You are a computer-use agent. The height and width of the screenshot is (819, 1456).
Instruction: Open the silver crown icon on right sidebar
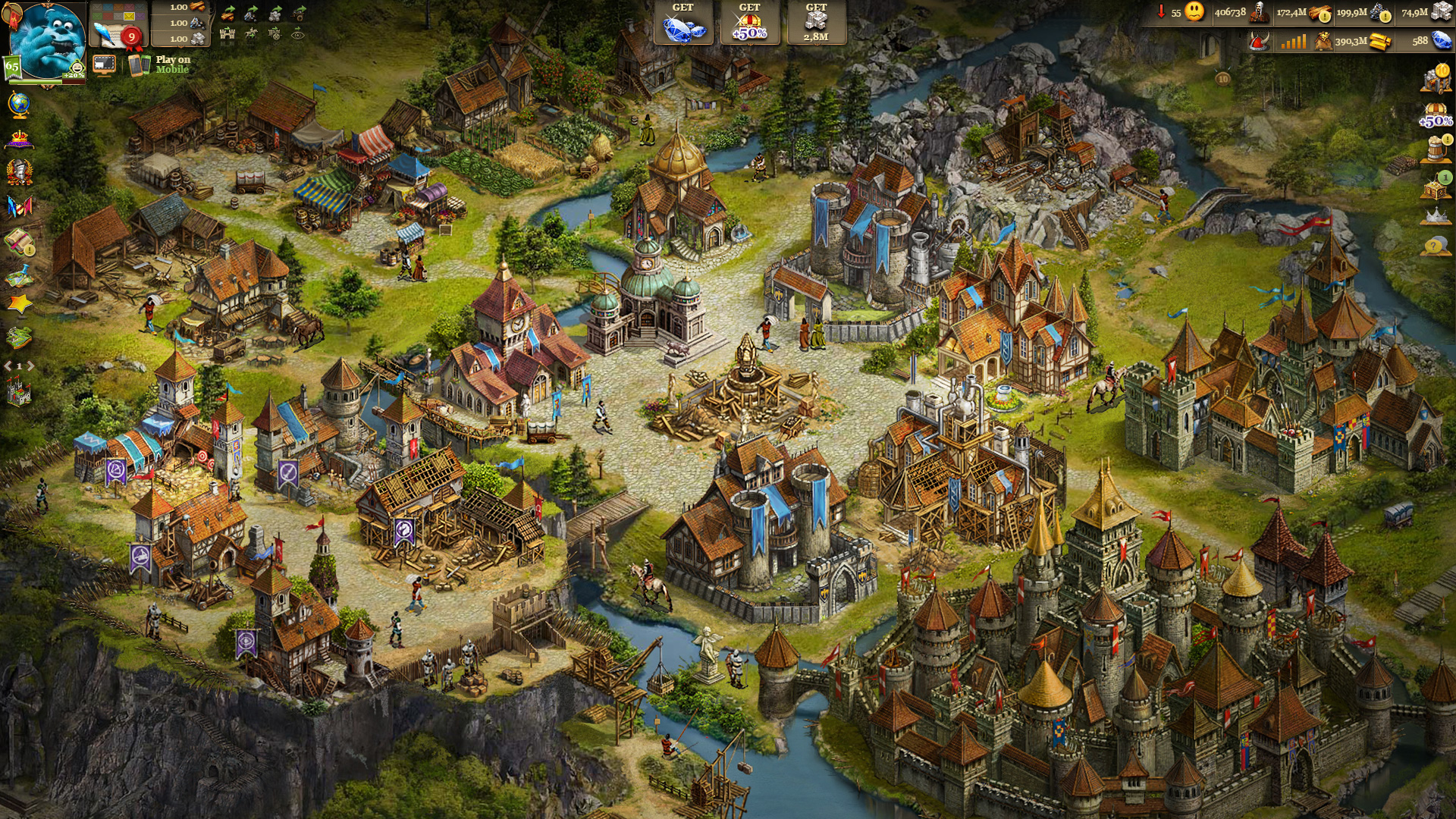coord(1436,216)
